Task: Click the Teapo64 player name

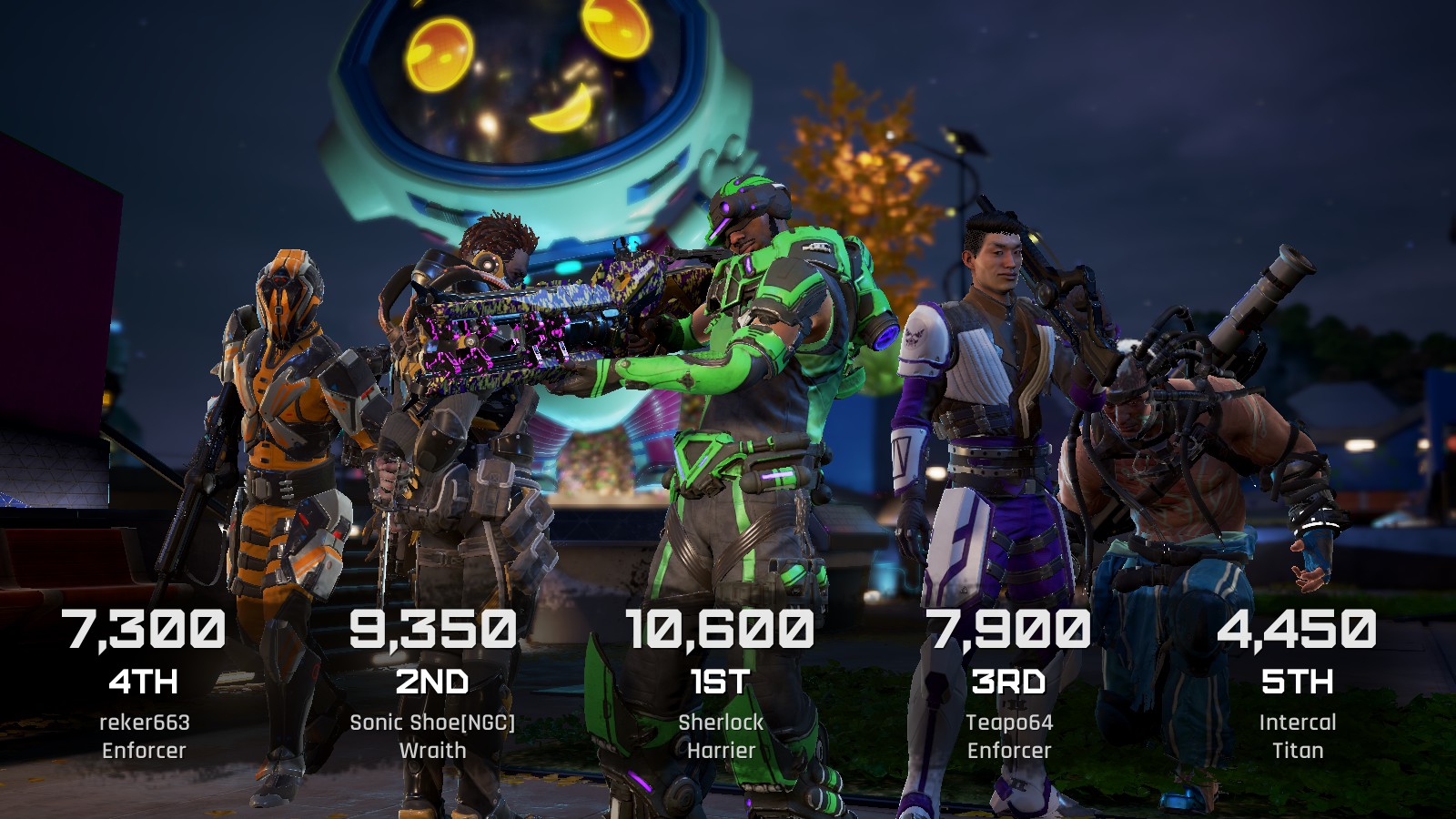Action: tap(1010, 723)
